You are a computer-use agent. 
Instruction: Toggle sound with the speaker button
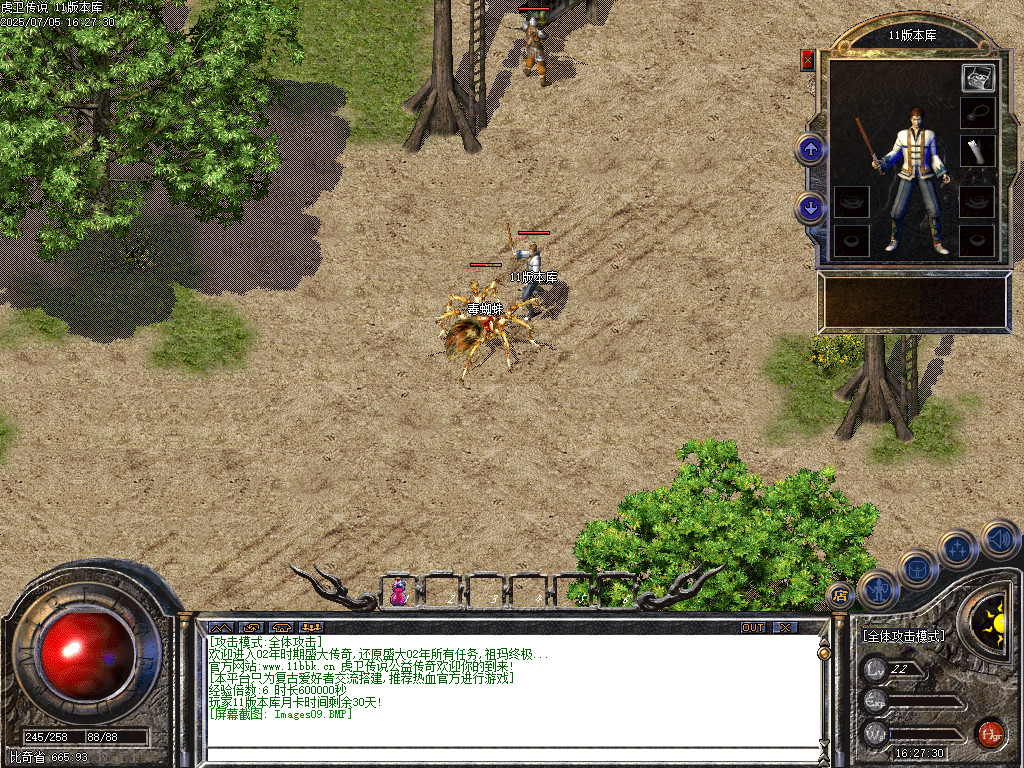[999, 539]
